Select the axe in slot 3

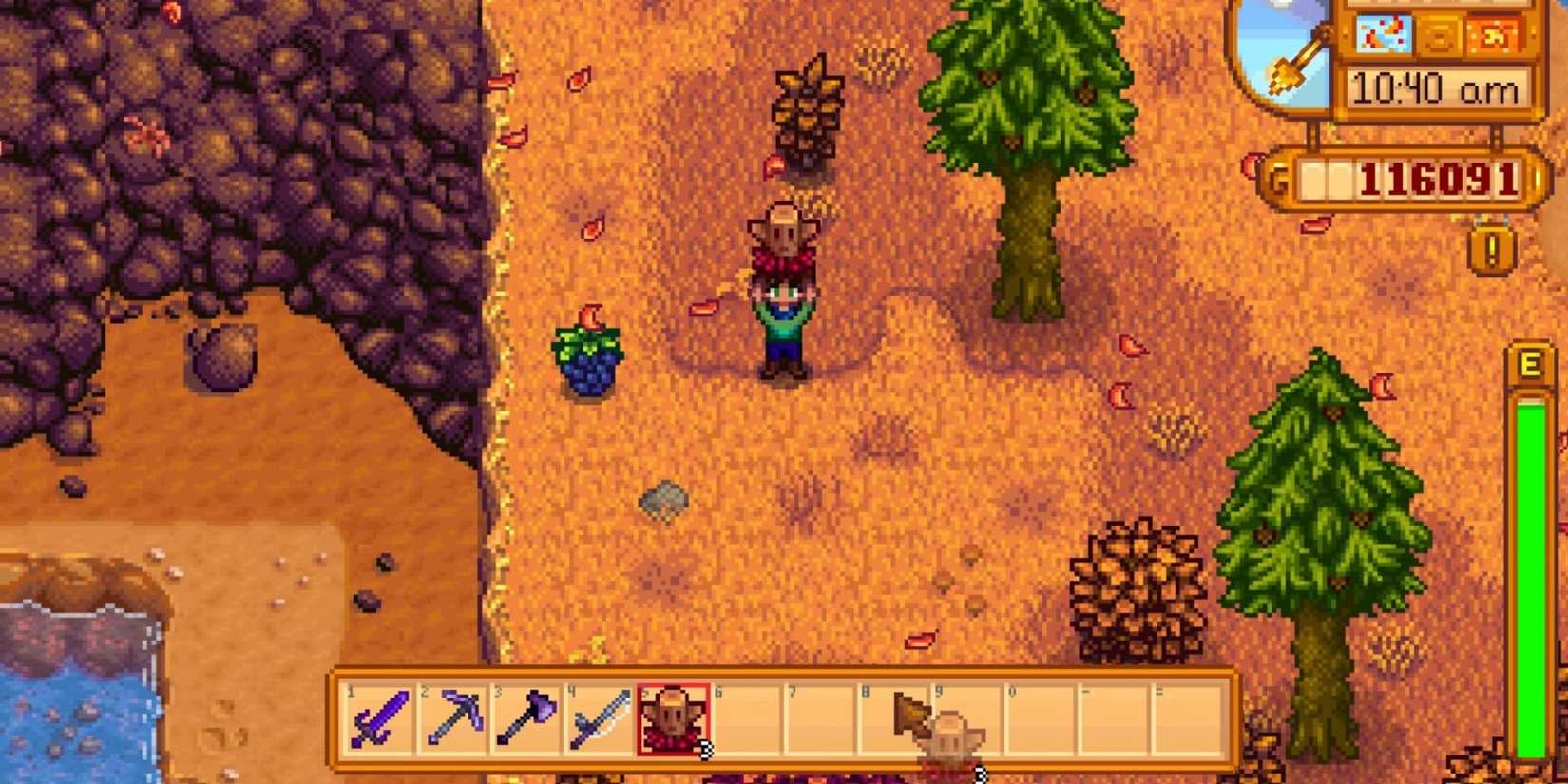[527, 719]
